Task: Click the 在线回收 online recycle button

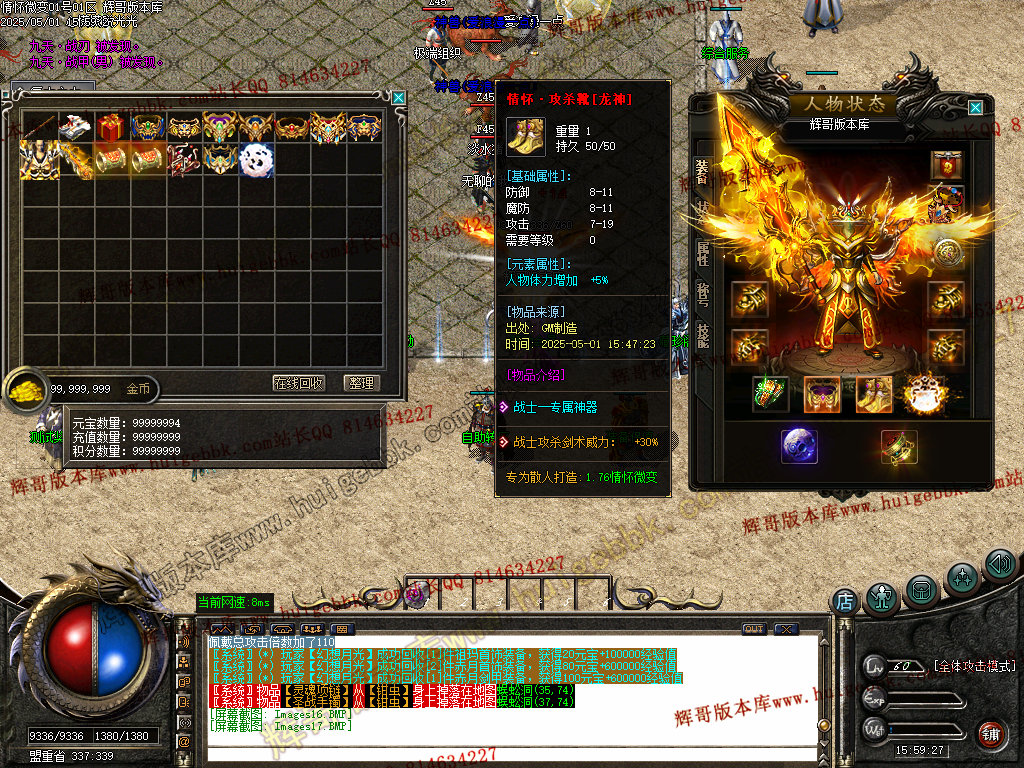Action: click(x=300, y=383)
